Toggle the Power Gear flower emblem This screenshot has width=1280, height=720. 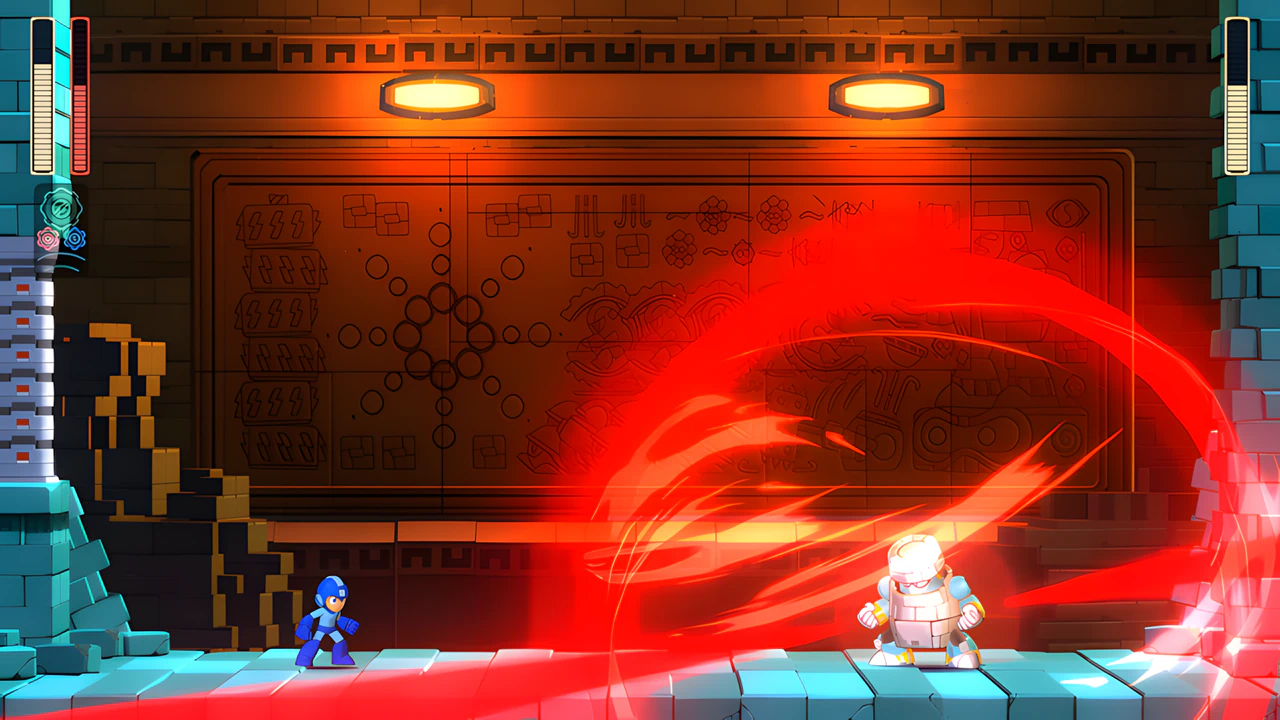pos(48,238)
